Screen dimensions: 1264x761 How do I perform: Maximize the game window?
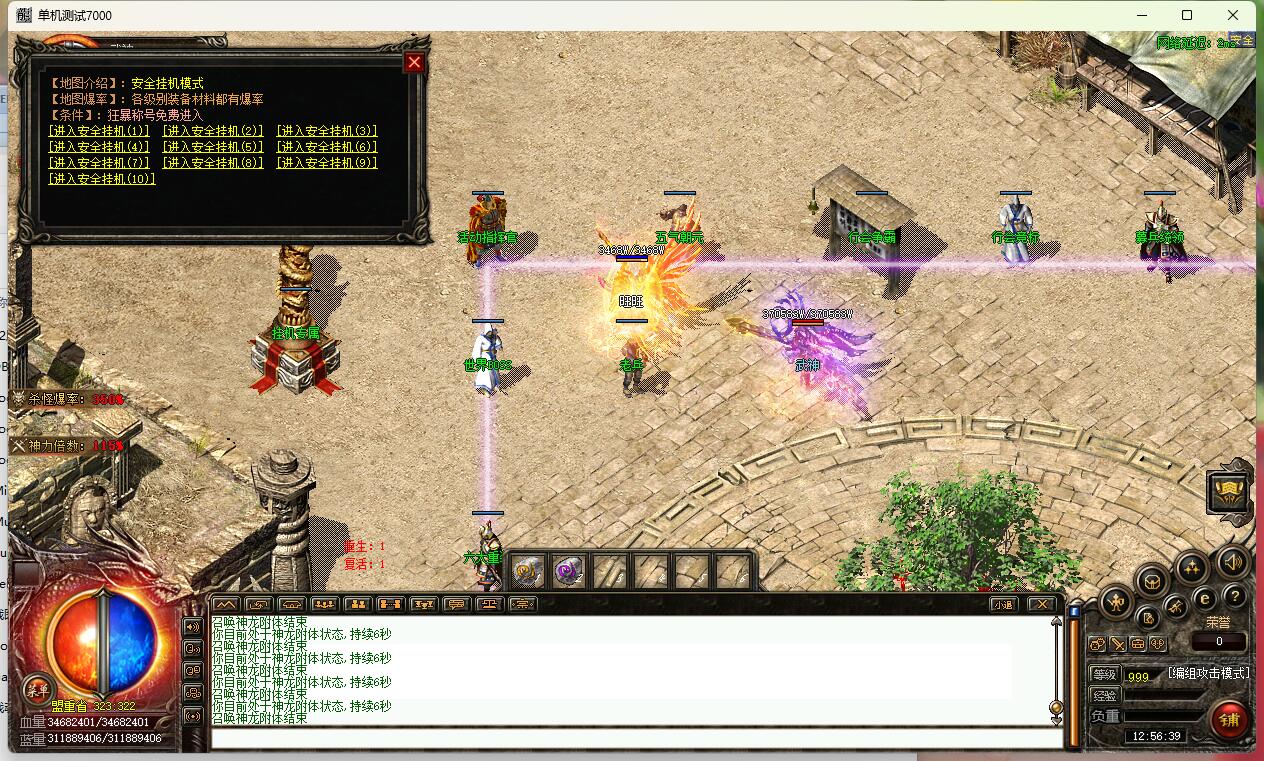tap(1187, 15)
